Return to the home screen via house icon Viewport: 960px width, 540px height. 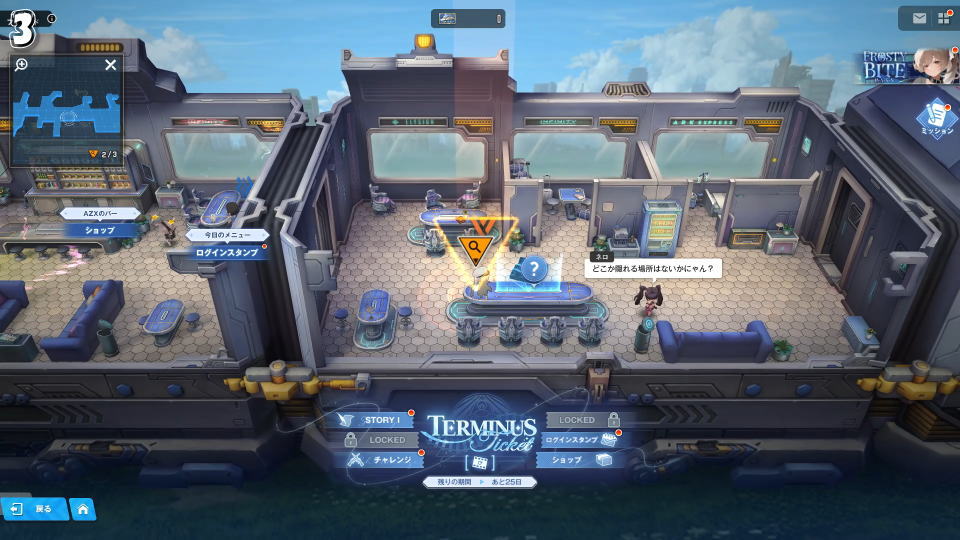(x=83, y=508)
